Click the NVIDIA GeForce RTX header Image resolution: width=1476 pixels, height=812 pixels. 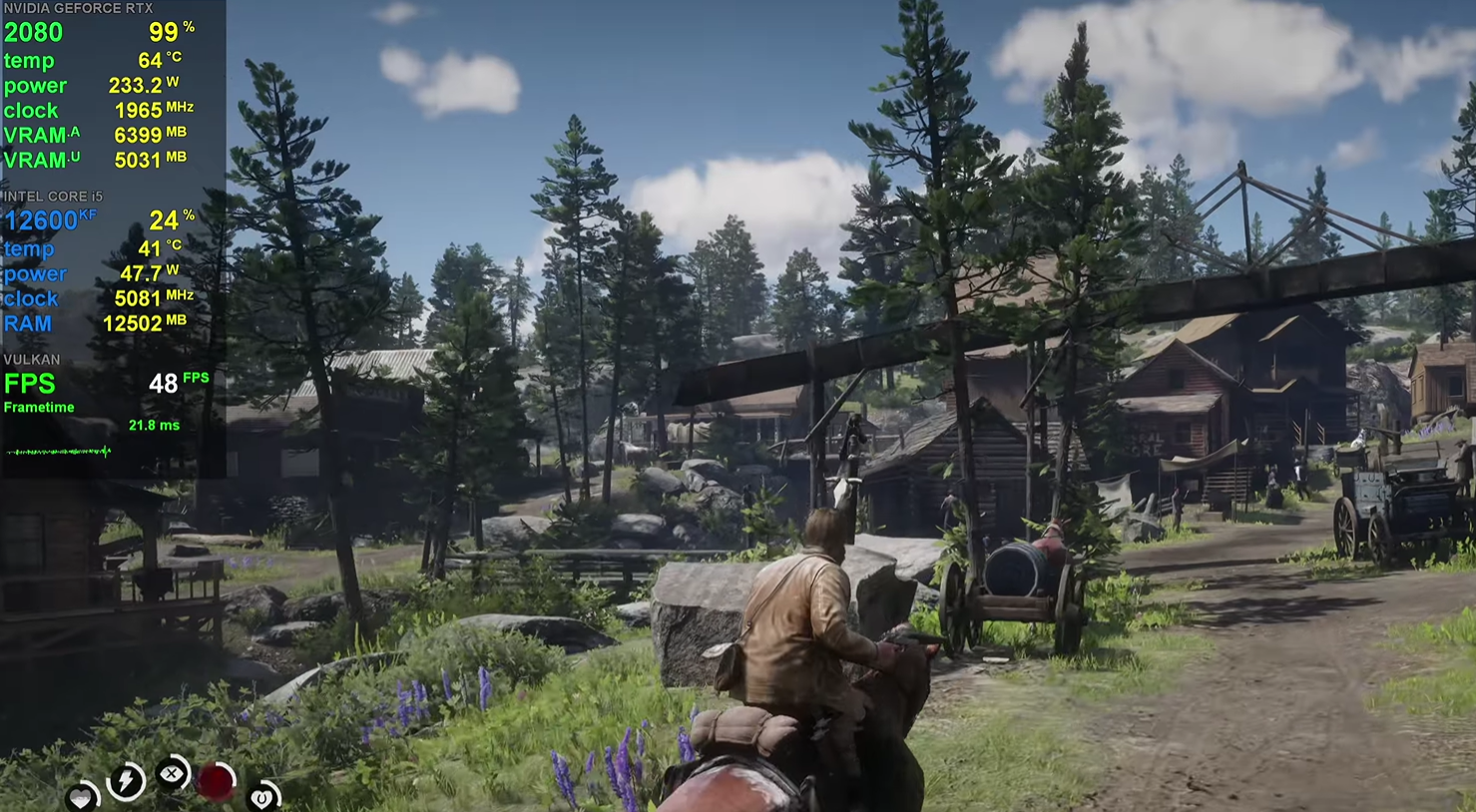tap(80, 7)
